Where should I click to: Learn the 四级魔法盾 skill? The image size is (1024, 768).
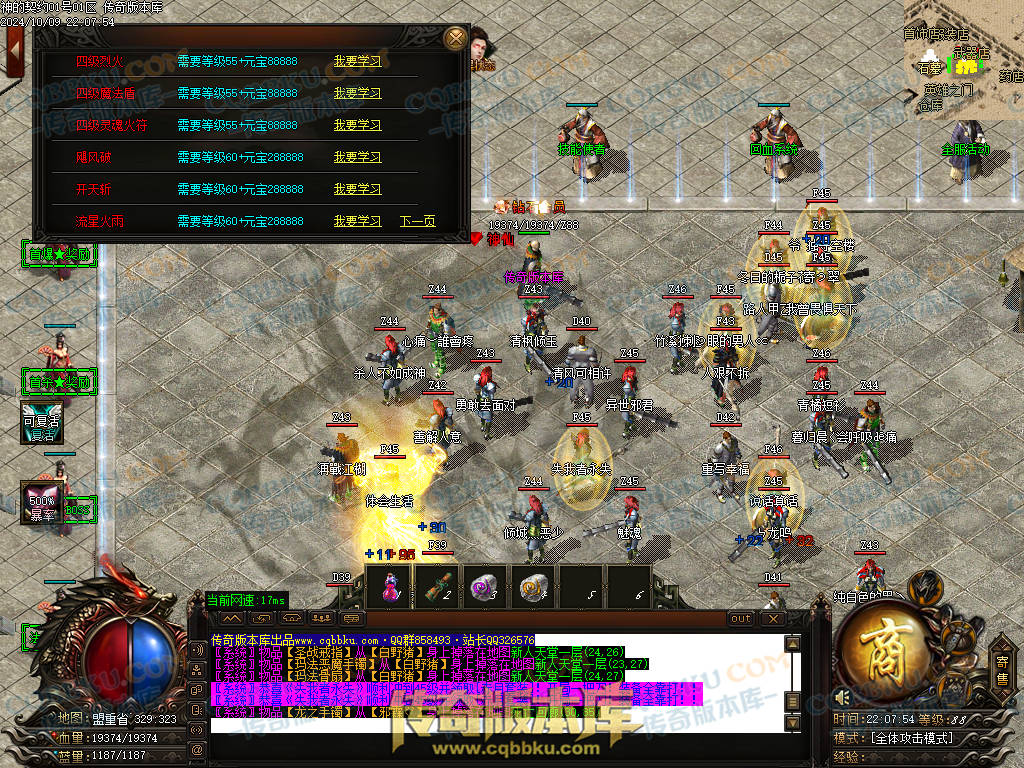click(x=357, y=93)
